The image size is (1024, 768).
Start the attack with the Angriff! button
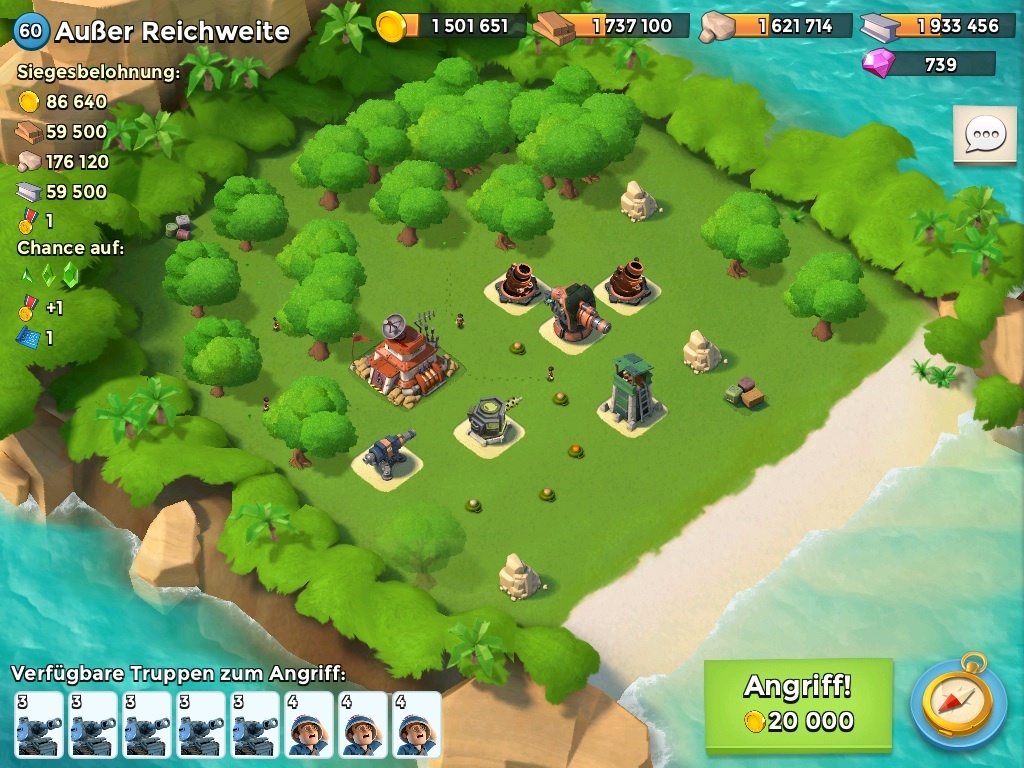(x=798, y=704)
